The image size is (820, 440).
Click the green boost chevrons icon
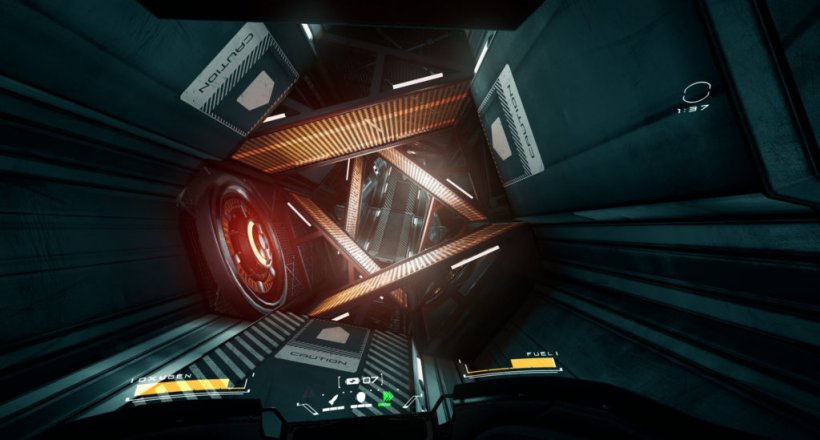387,396
